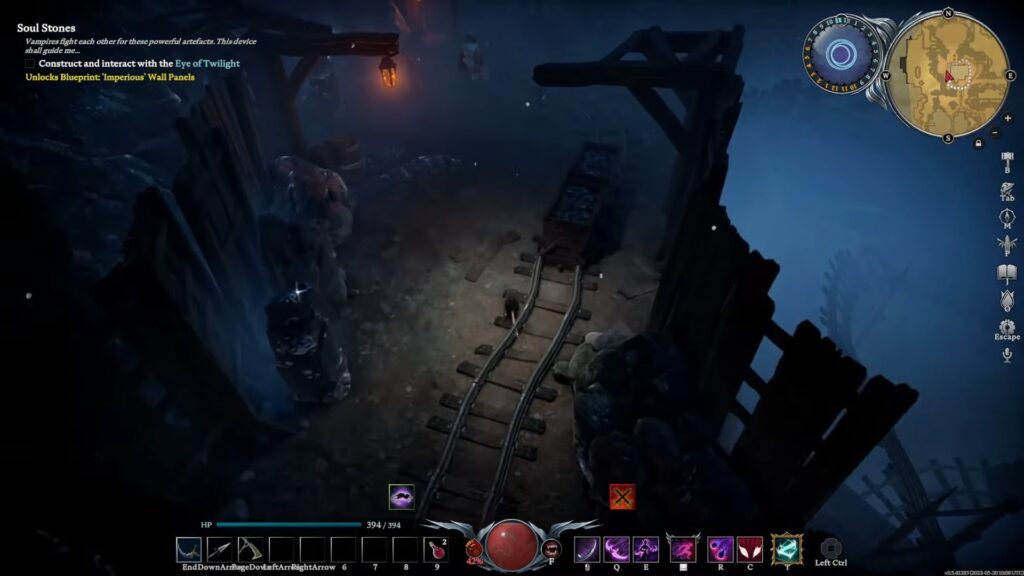The width and height of the screenshot is (1024, 576).
Task: Open the minimap
Action: [x=946, y=76]
